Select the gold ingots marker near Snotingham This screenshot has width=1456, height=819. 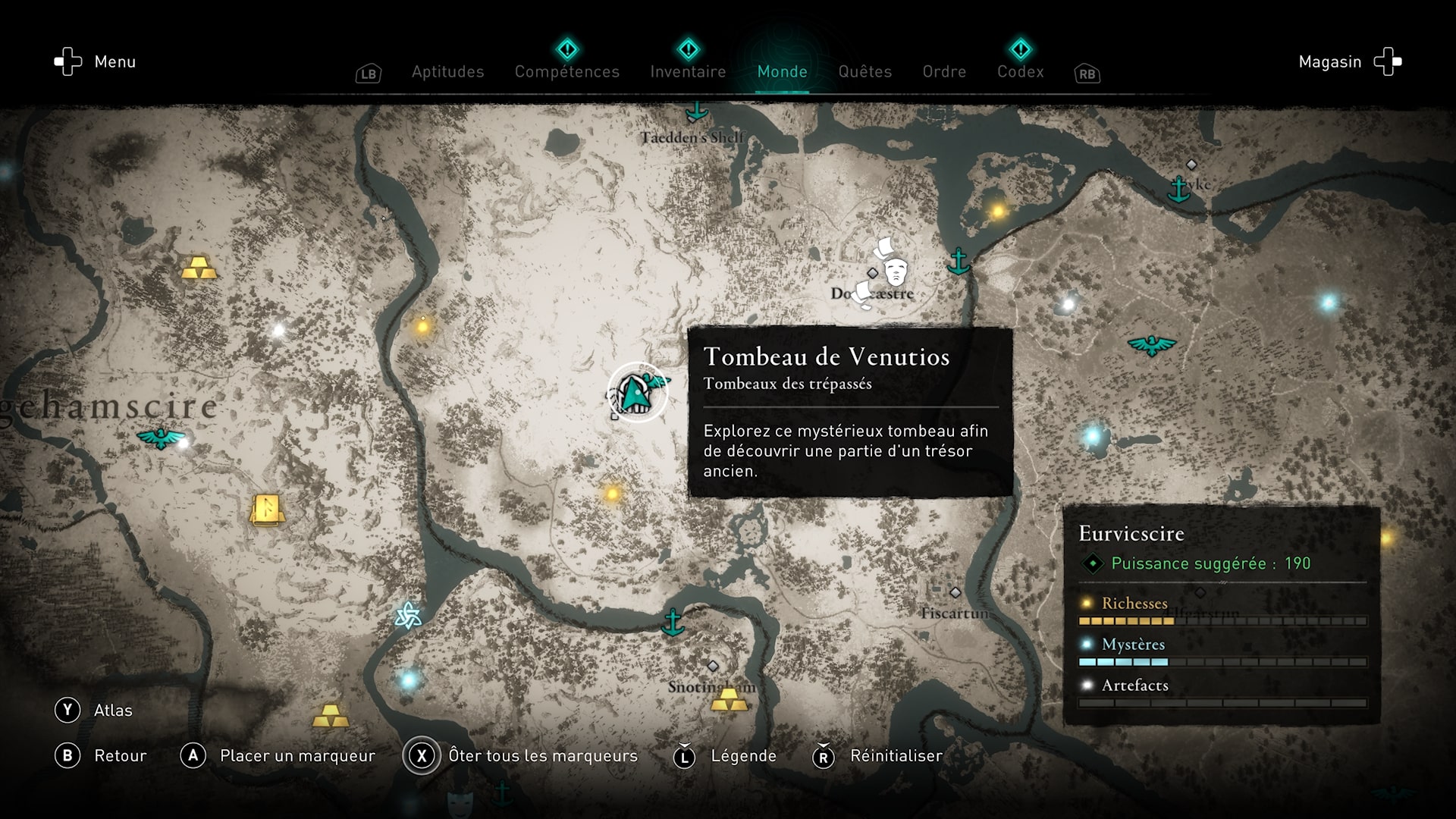click(x=730, y=699)
